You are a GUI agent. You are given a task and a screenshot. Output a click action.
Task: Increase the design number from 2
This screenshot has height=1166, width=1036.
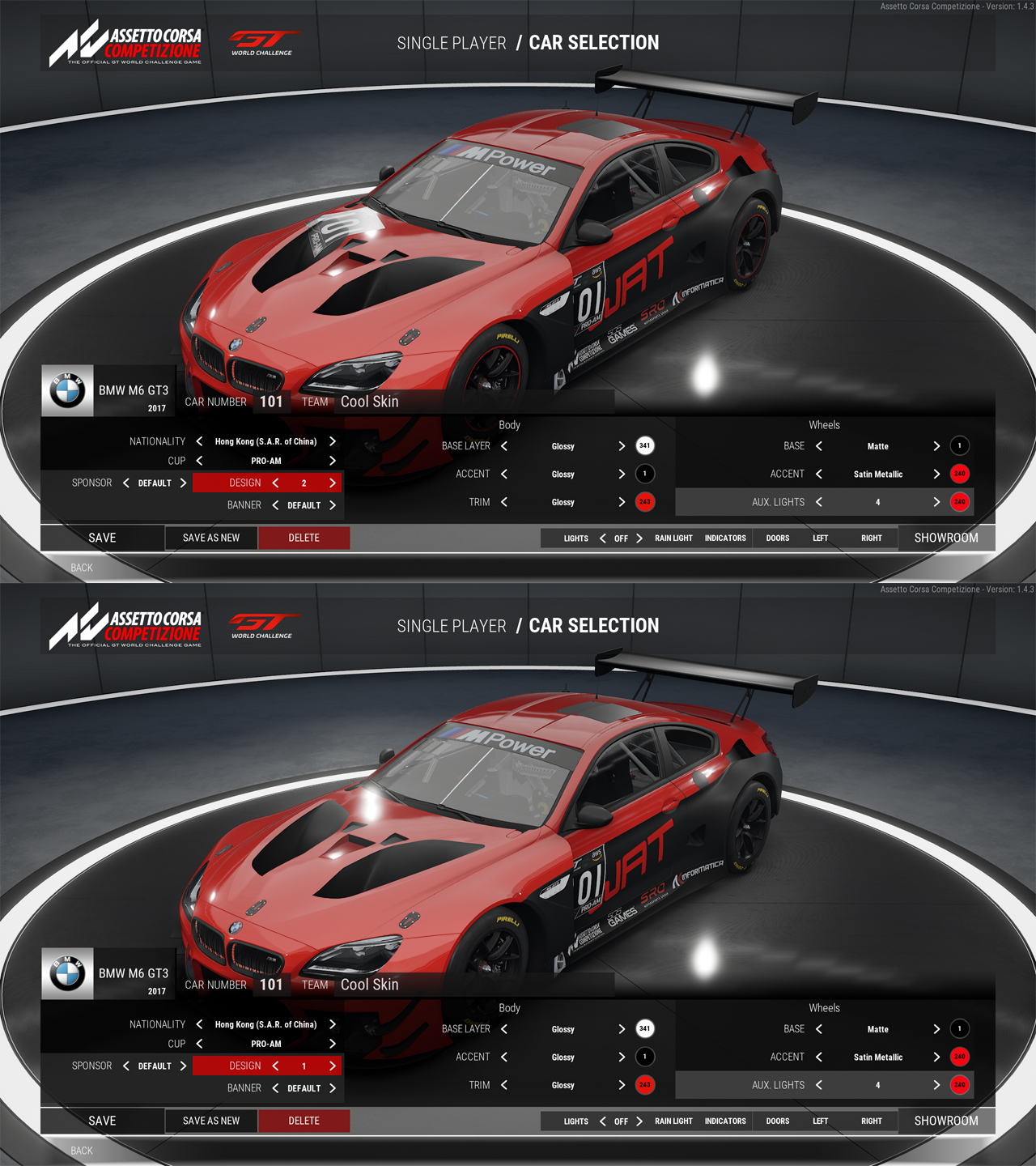[332, 483]
